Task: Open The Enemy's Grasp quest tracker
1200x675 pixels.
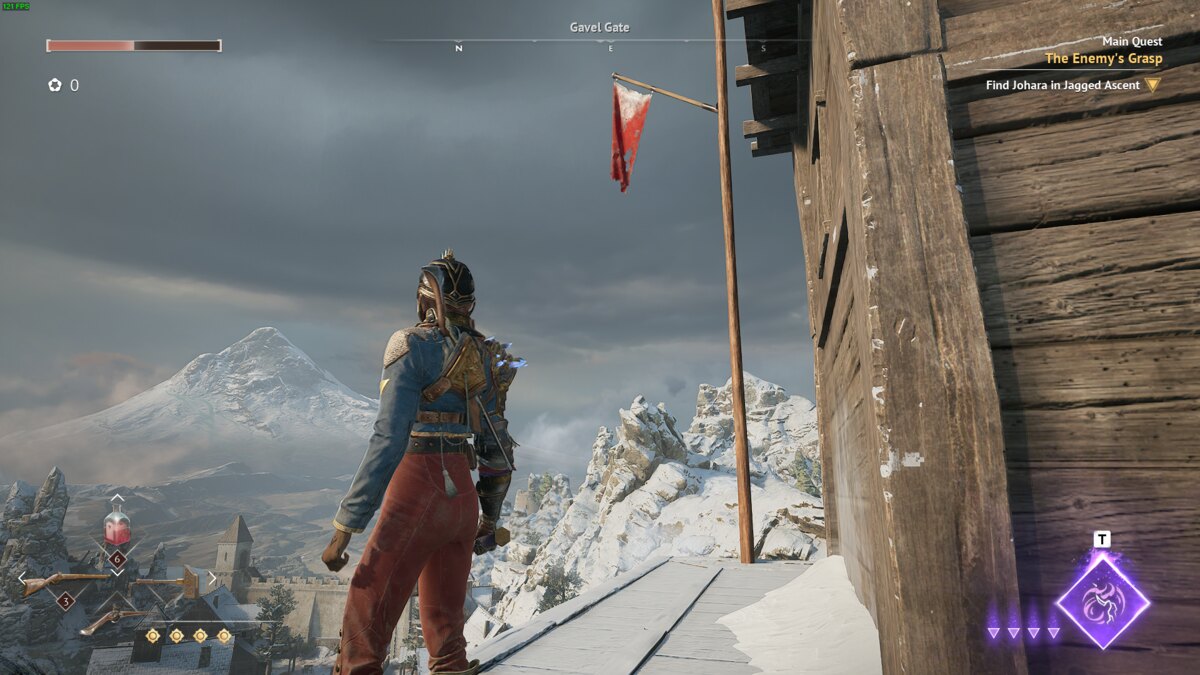Action: [1103, 59]
